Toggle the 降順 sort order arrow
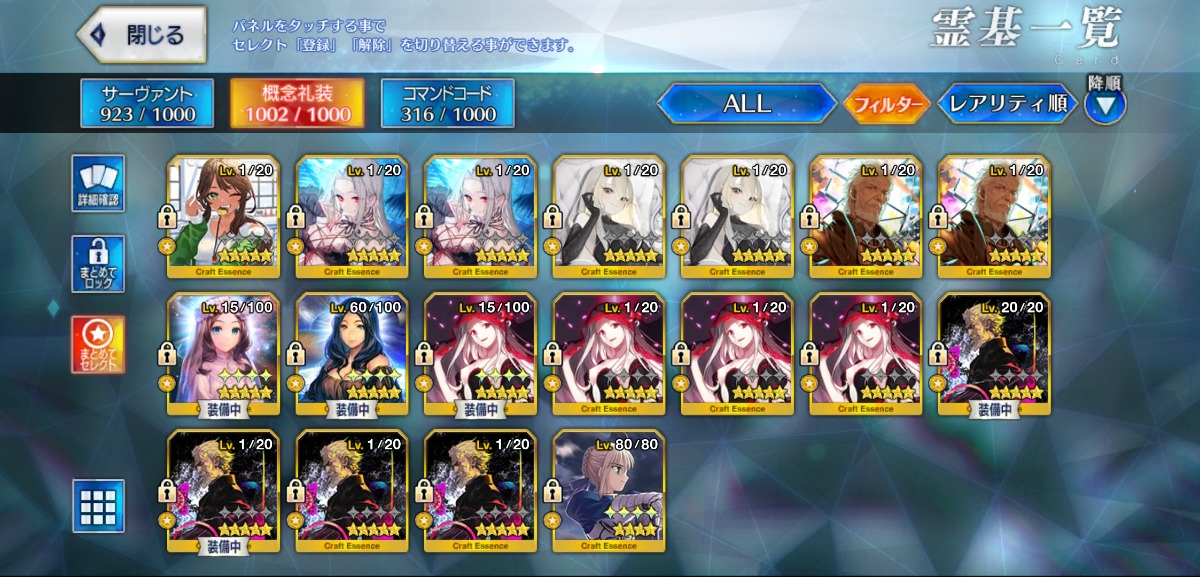Image resolution: width=1200 pixels, height=577 pixels. [x=1105, y=104]
